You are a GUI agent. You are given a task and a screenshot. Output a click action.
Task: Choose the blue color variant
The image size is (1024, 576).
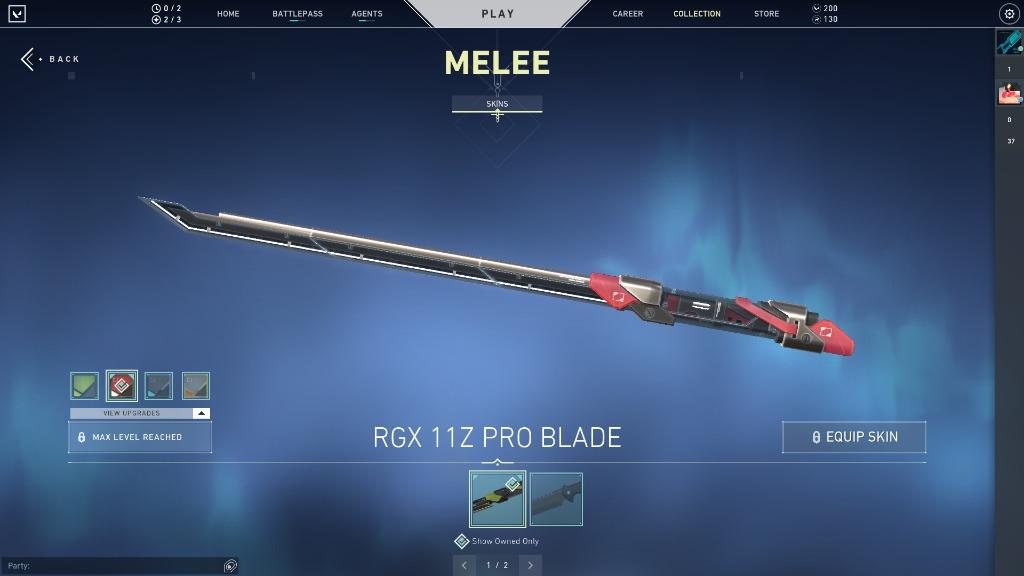(159, 386)
